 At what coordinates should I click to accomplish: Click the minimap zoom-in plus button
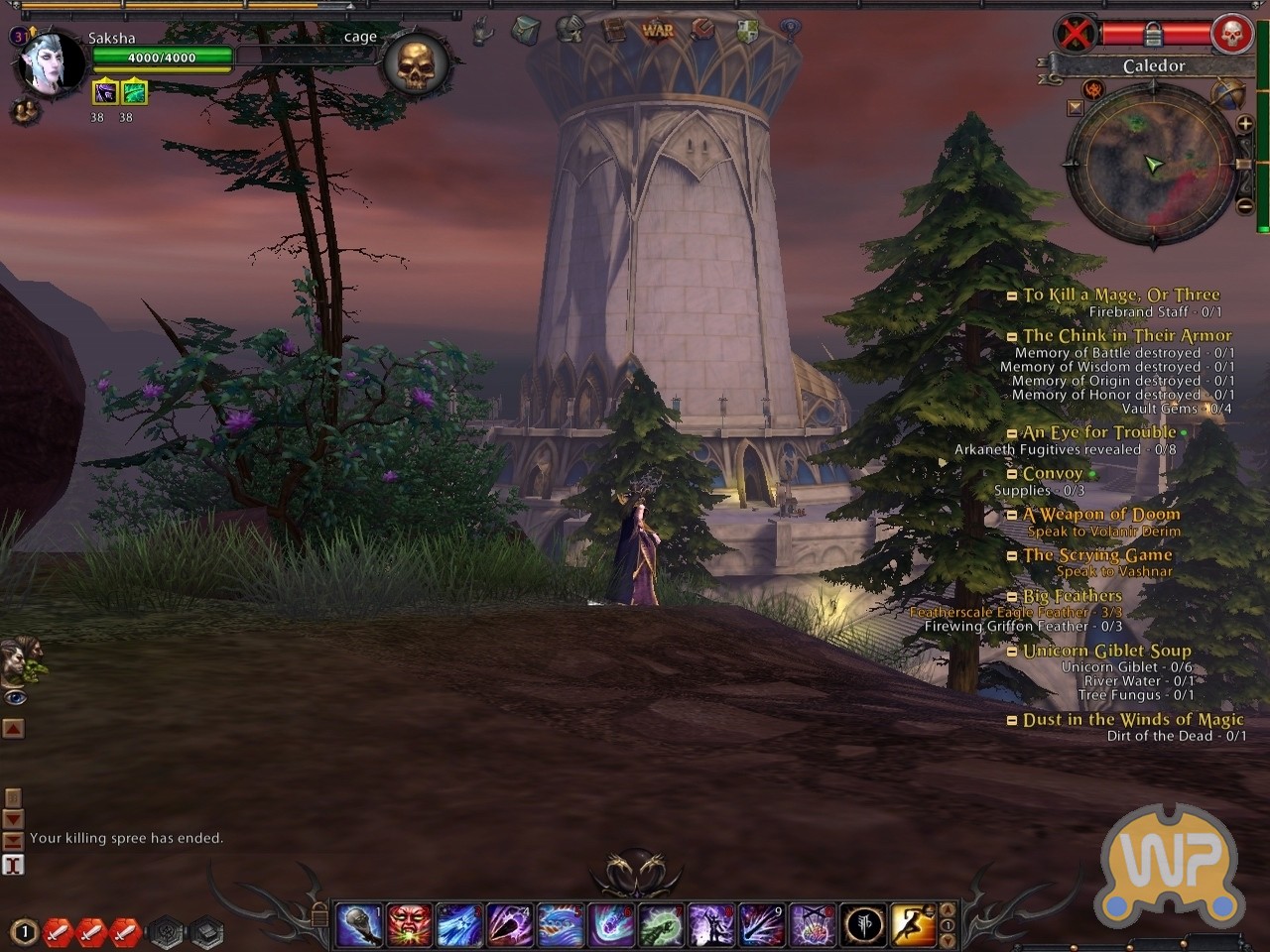click(x=1244, y=124)
